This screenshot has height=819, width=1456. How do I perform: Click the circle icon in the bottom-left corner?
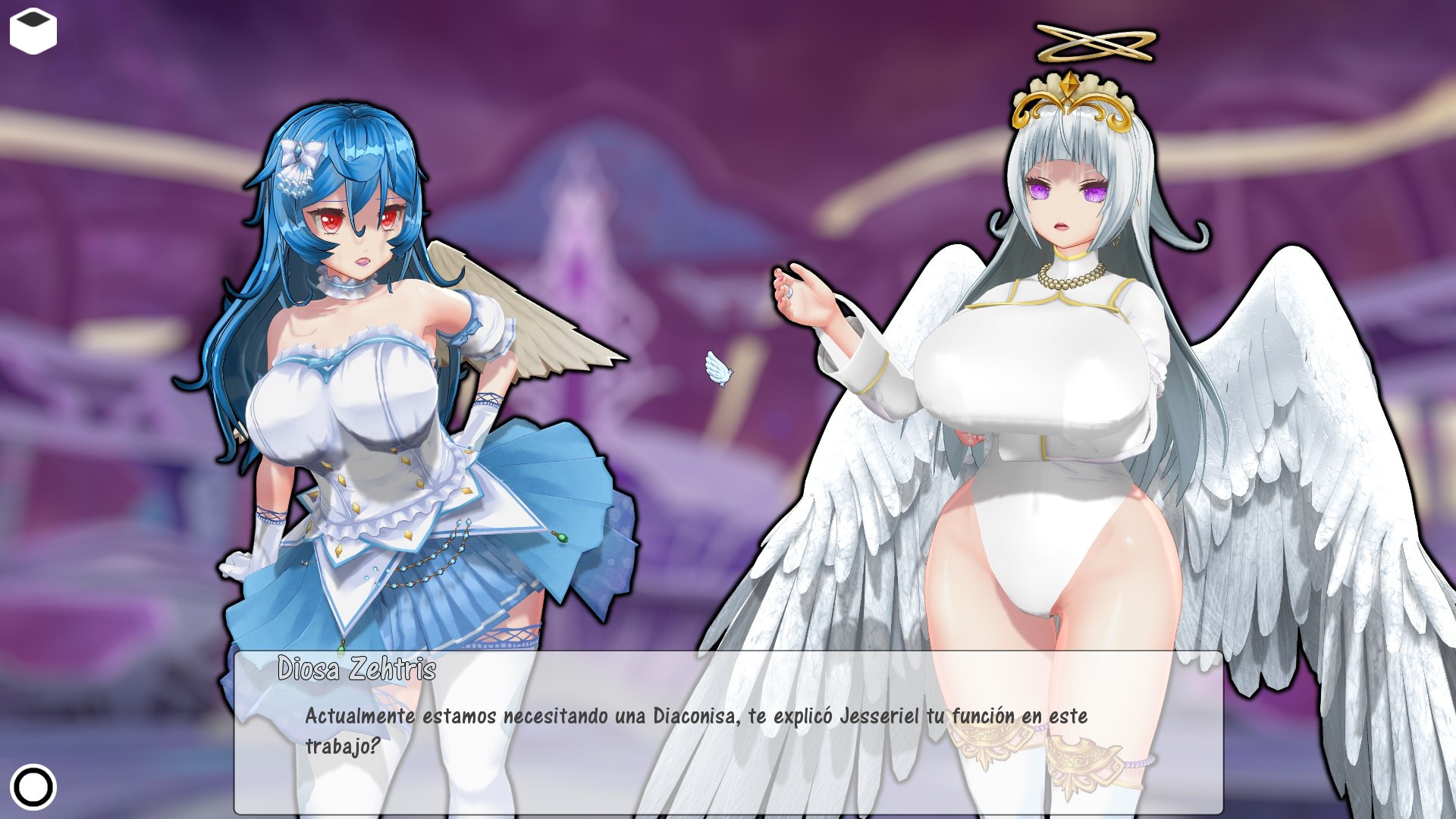click(34, 787)
